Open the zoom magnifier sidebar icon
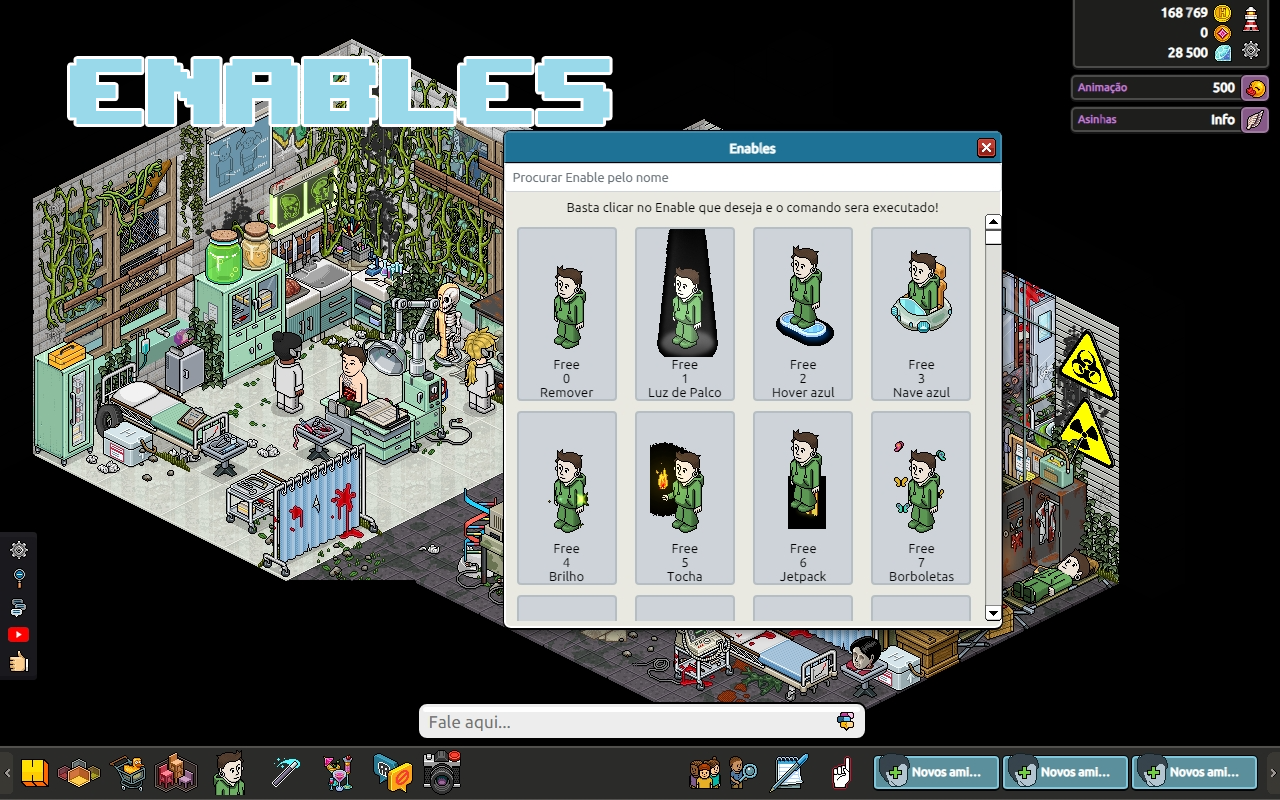Image resolution: width=1280 pixels, height=800 pixels. point(18,574)
